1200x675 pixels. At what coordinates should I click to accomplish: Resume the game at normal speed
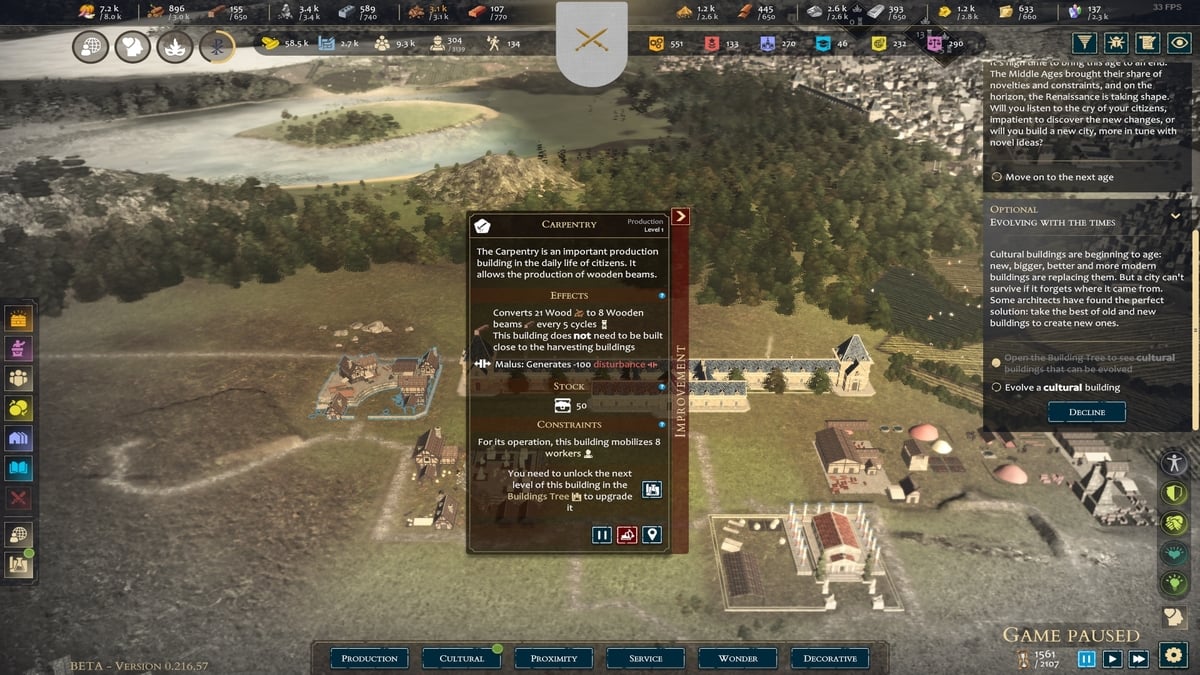coord(1112,659)
